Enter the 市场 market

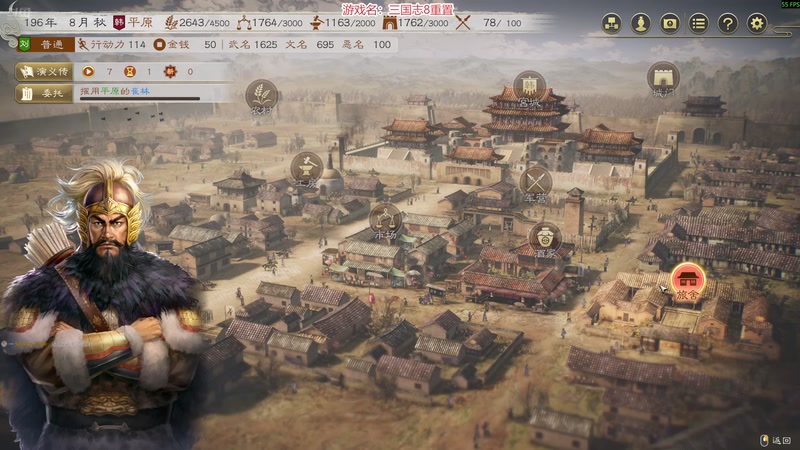pos(385,219)
